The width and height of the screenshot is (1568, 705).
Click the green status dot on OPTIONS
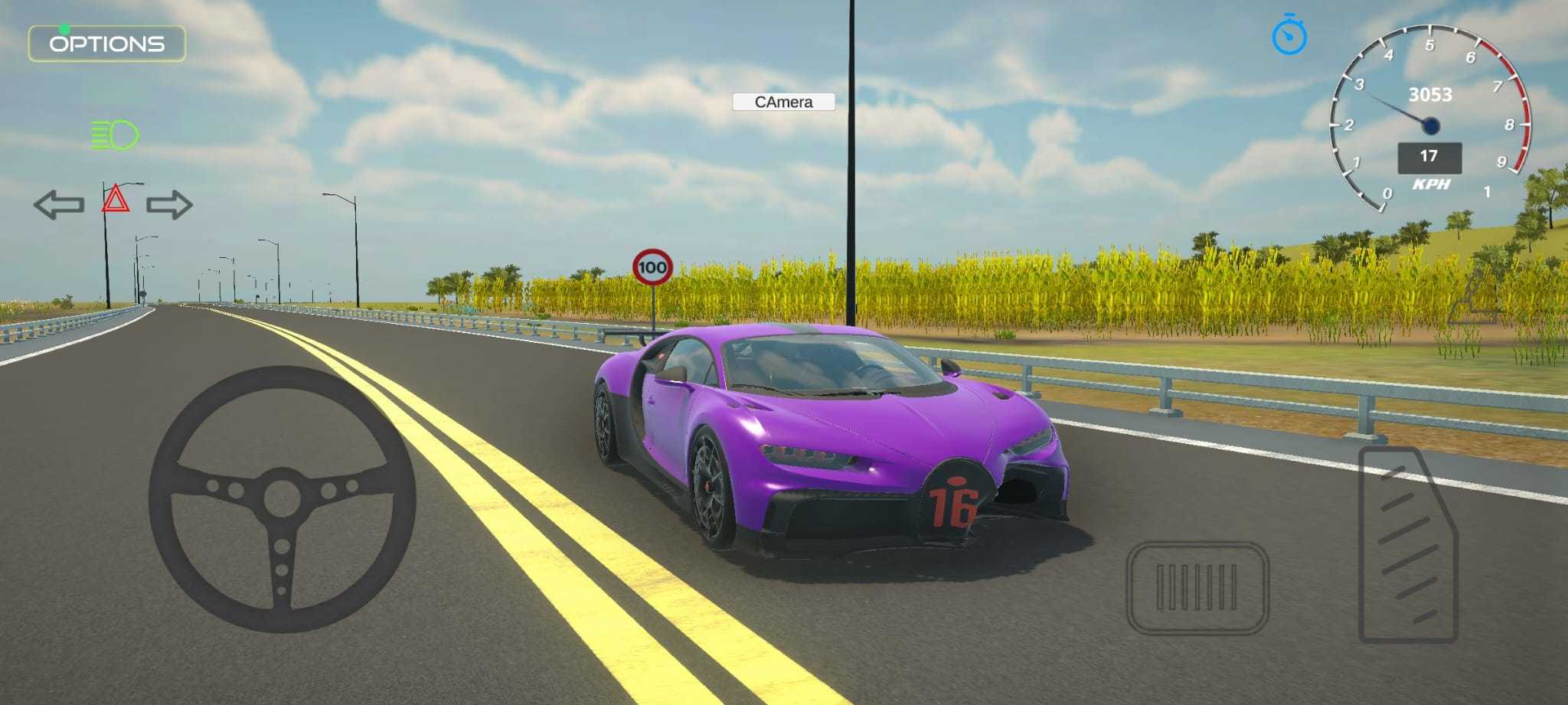click(65, 28)
